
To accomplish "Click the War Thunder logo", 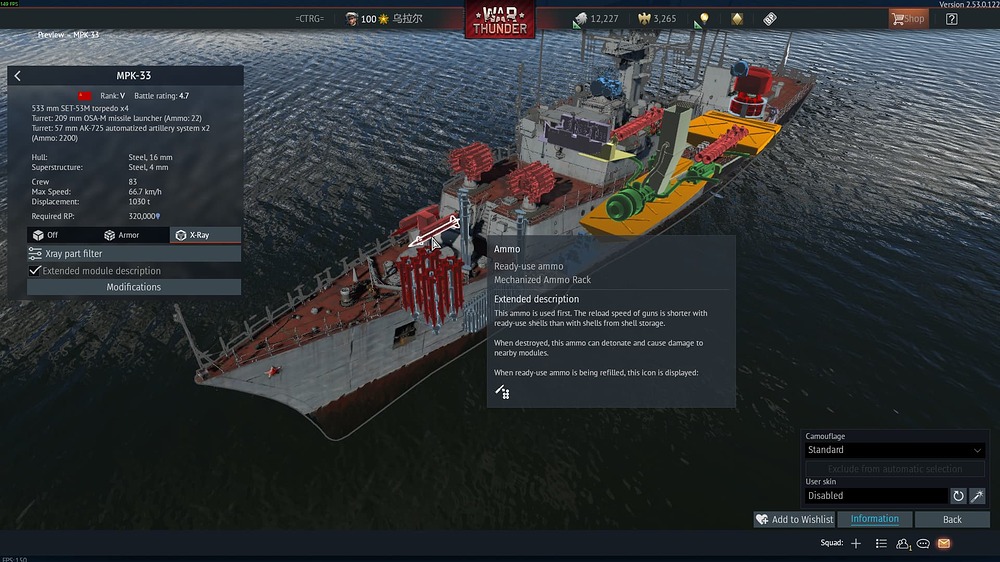I will click(x=500, y=20).
